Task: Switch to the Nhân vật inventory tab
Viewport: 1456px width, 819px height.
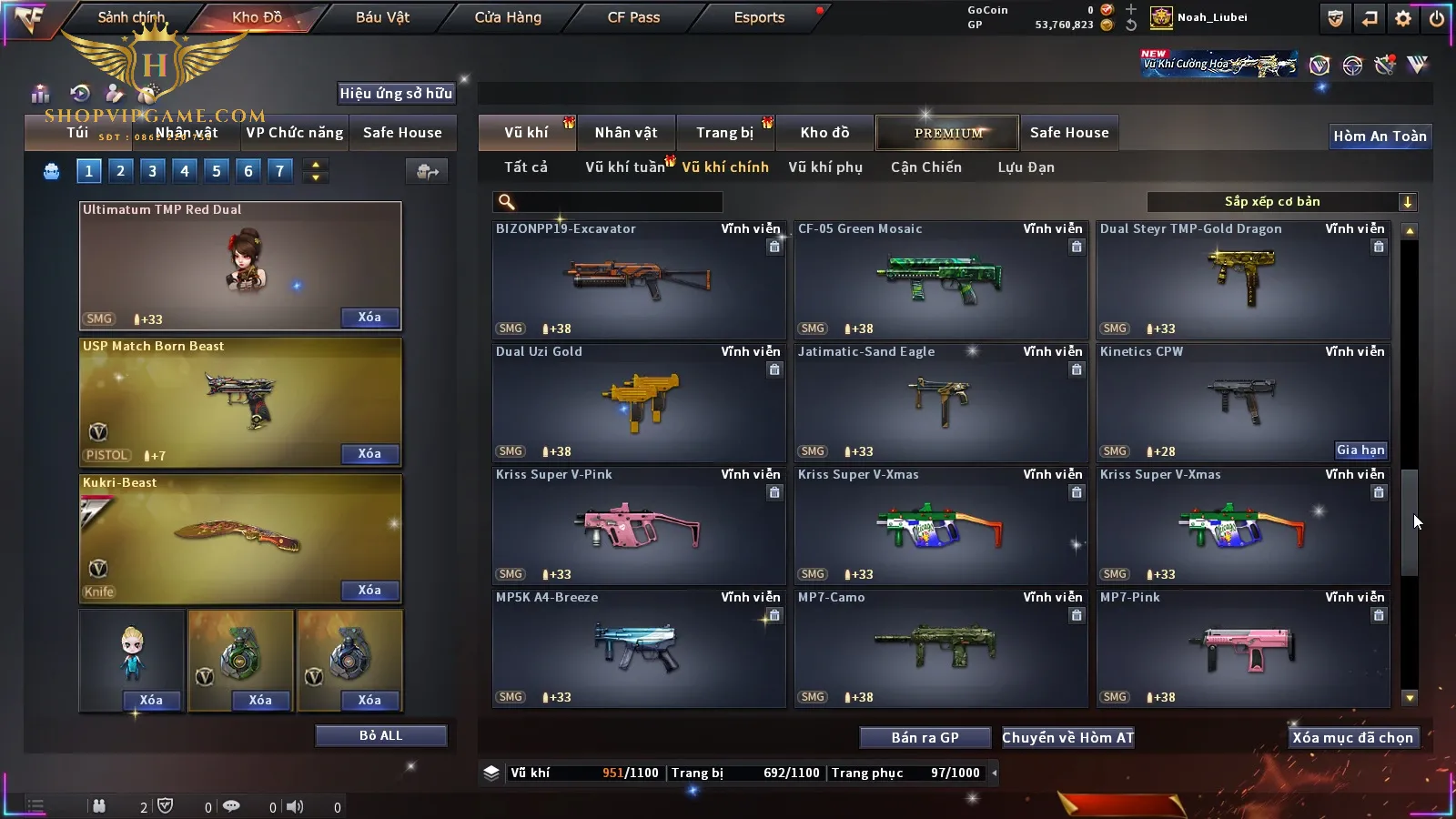Action: pos(626,133)
